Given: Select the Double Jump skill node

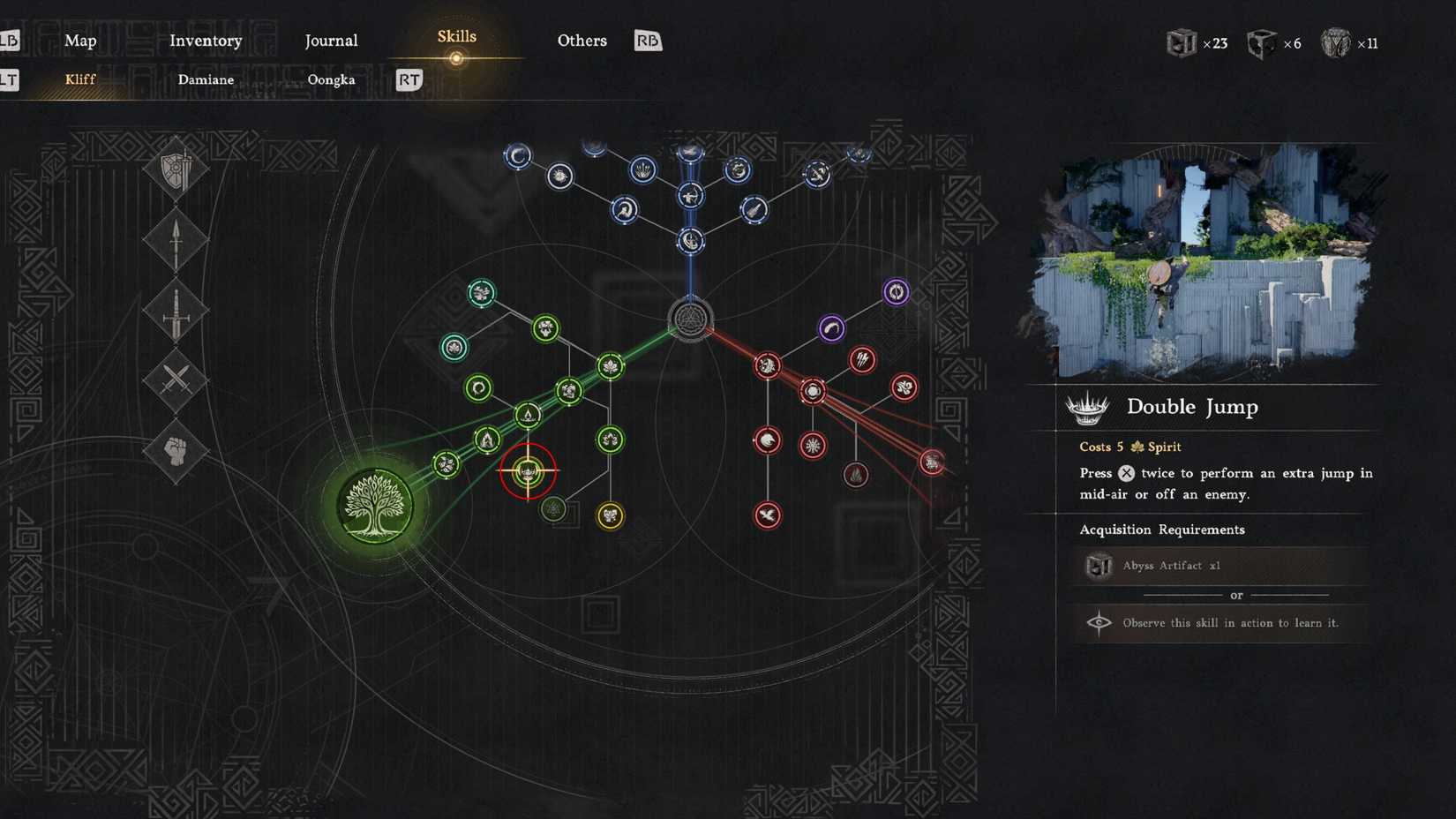Looking at the screenshot, I should coord(528,470).
